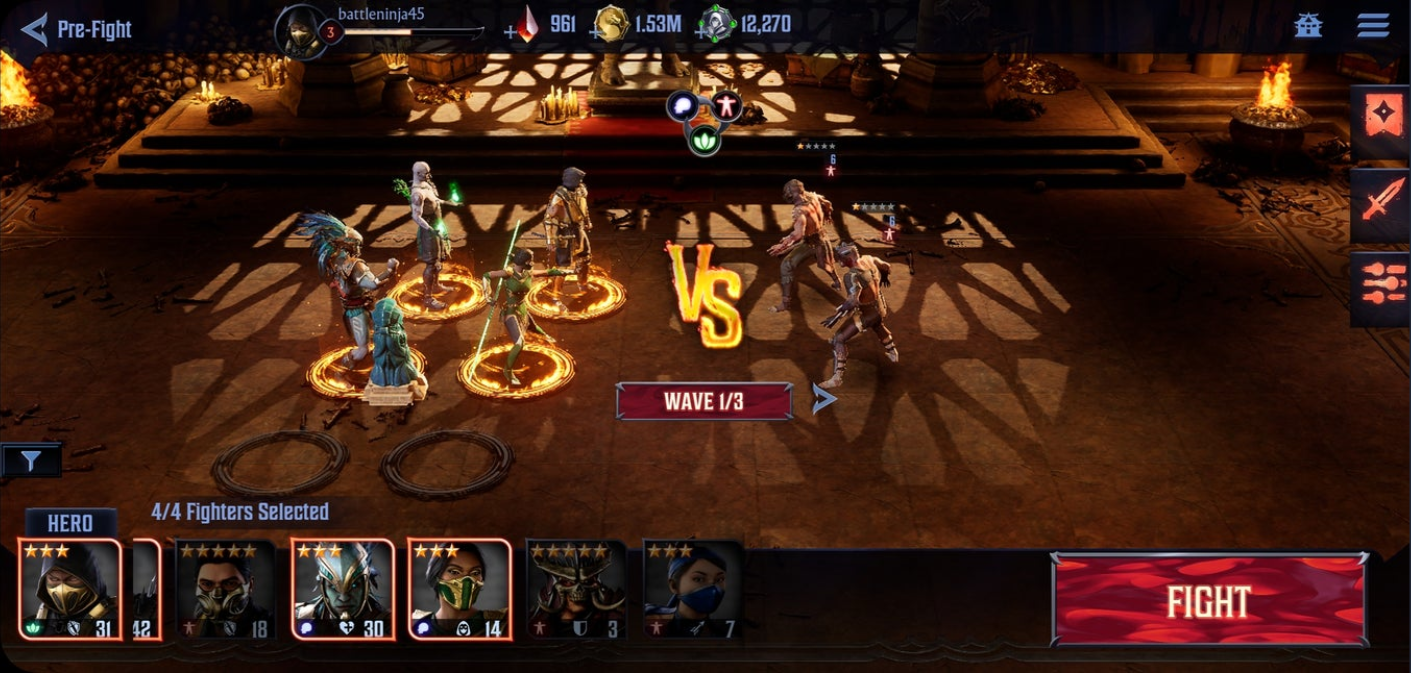
Task: Toggle the level 30 feathered-helmet fighter card
Action: tap(342, 590)
